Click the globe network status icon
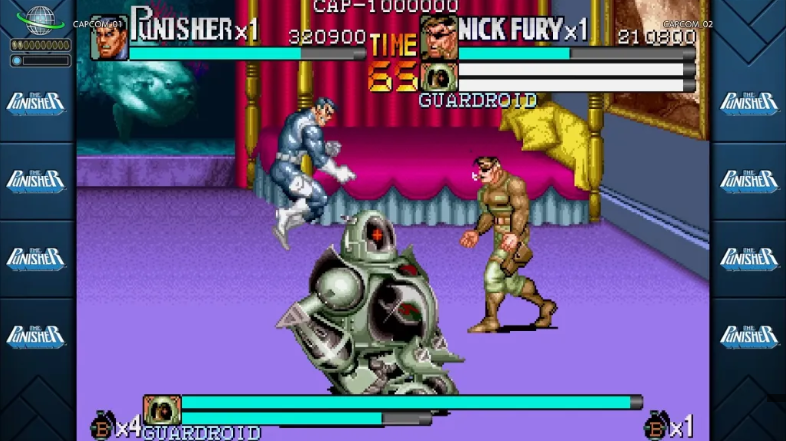Screen dimensions: 786x441 (40, 19)
